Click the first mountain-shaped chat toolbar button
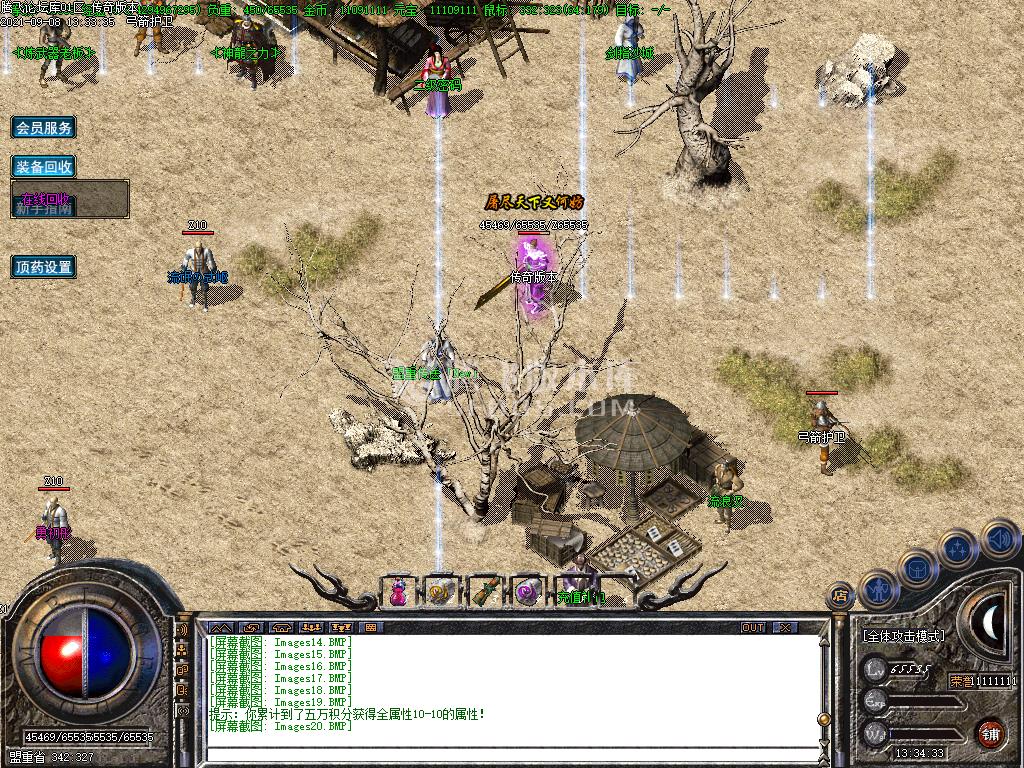 pos(219,627)
